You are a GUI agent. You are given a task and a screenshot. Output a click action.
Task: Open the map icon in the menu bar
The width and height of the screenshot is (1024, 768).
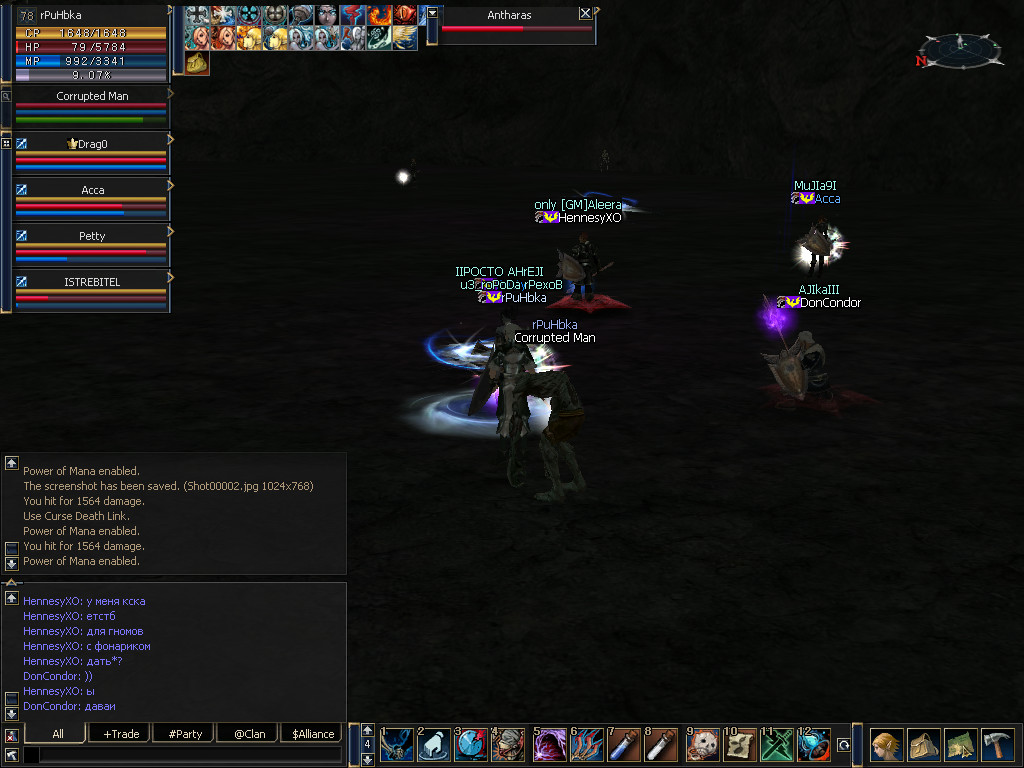pyautogui.click(x=960, y=745)
